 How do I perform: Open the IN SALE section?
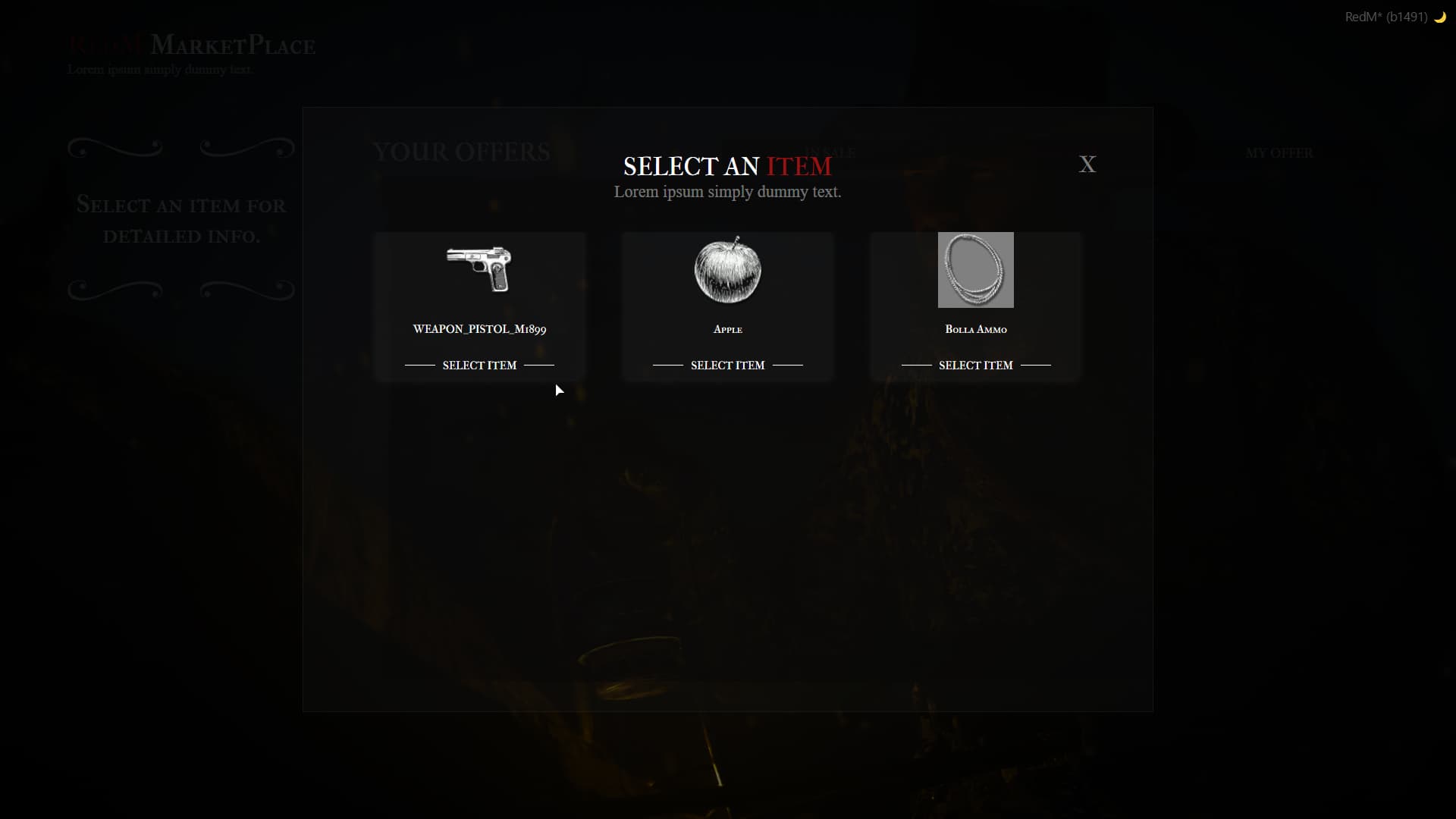[x=830, y=152]
